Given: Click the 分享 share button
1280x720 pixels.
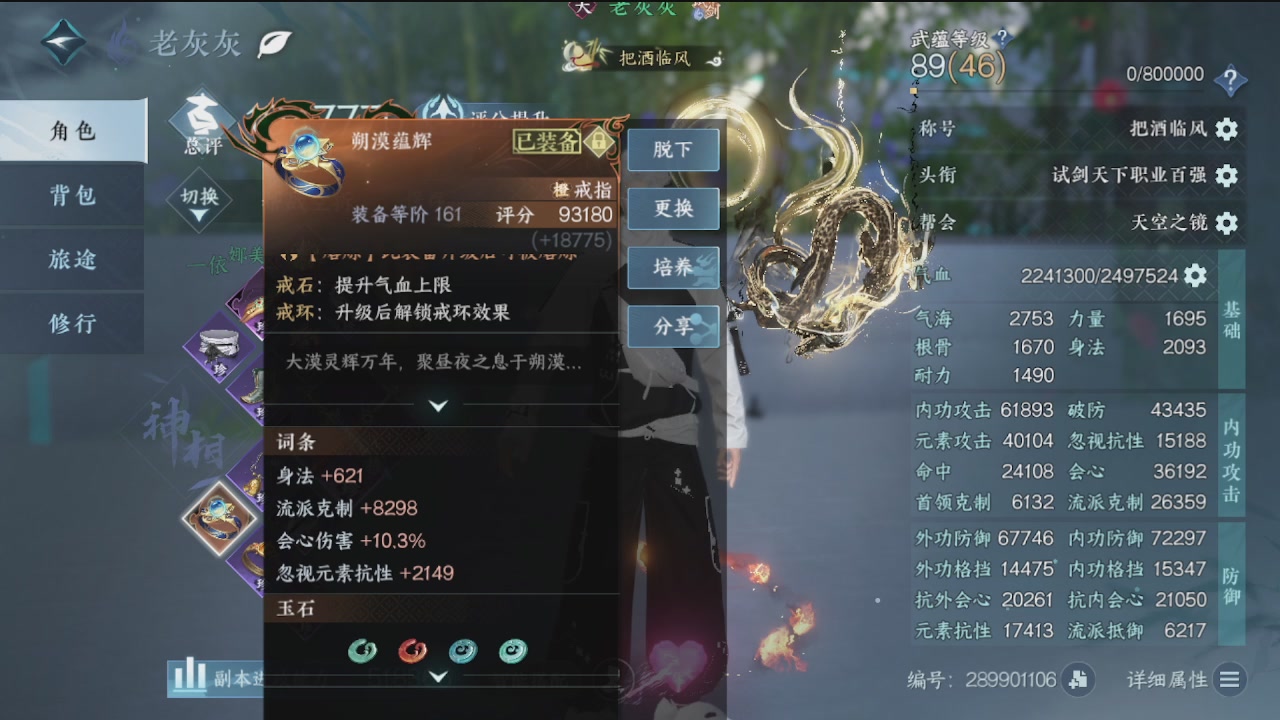Looking at the screenshot, I should (x=673, y=327).
